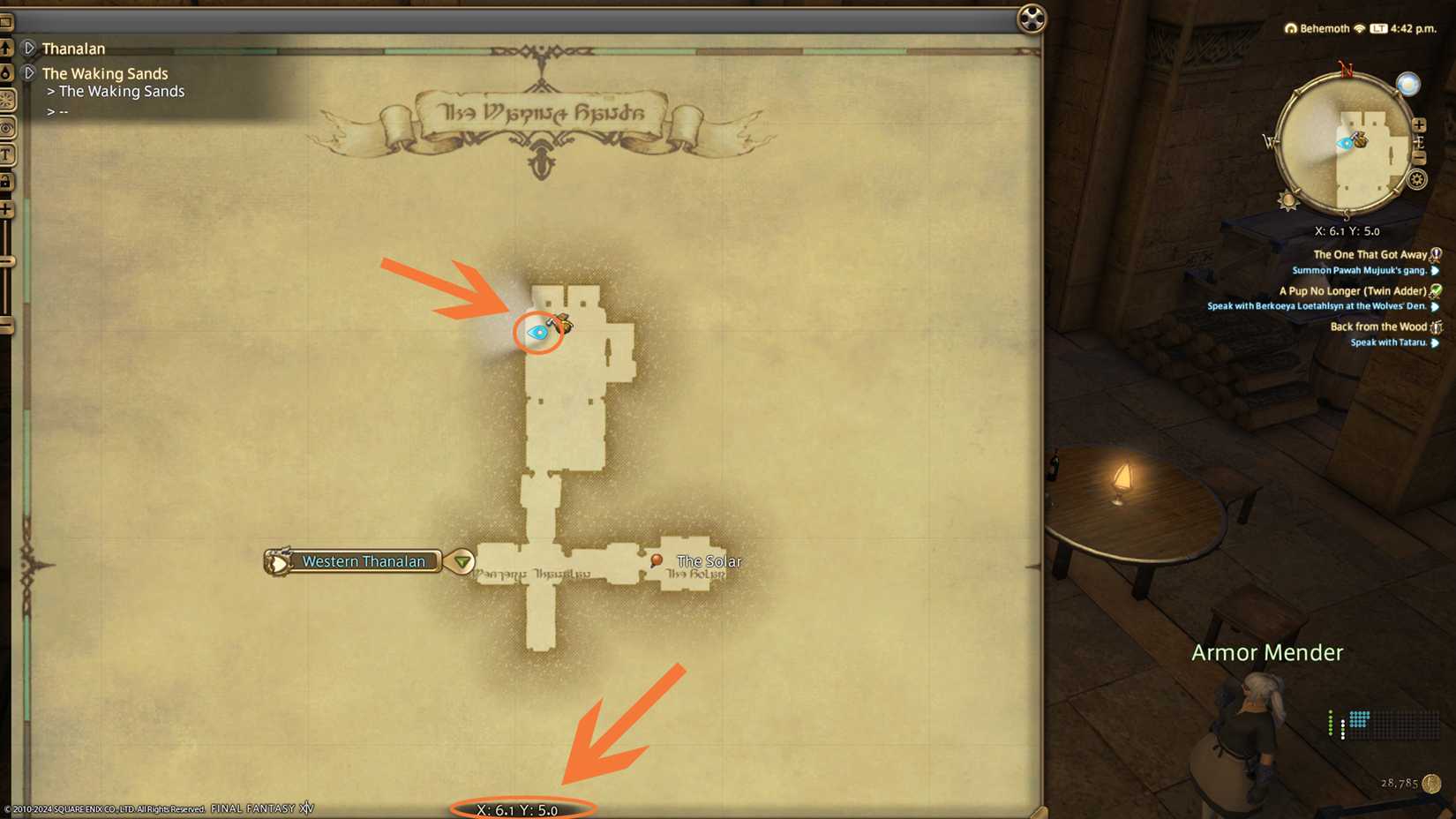Image resolution: width=1456 pixels, height=819 pixels.
Task: Click the Thanalan region label at top left
Action: (74, 49)
